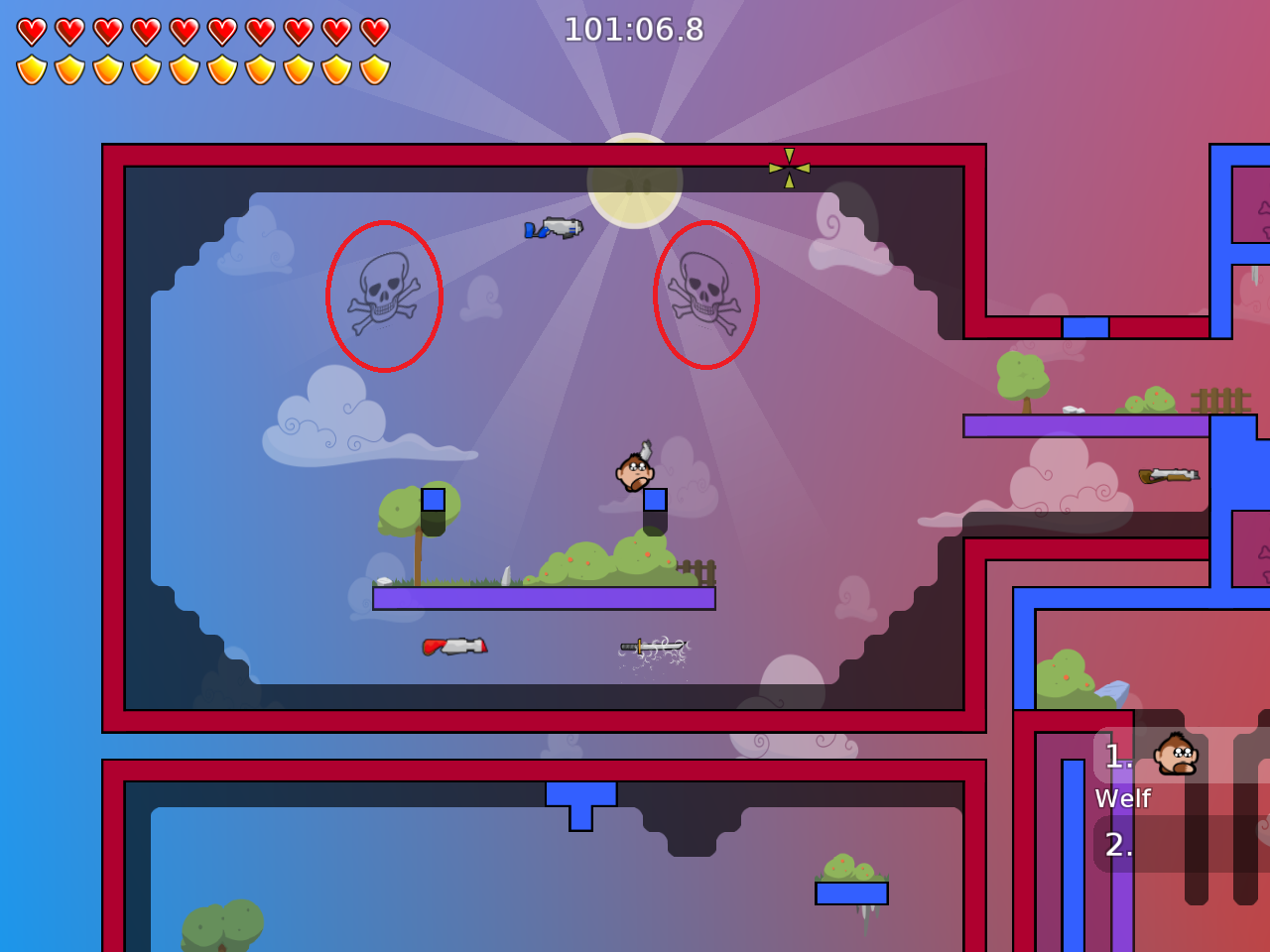Click the small blue platform near the bushes below
1270x952 pixels.
pyautogui.click(x=851, y=894)
